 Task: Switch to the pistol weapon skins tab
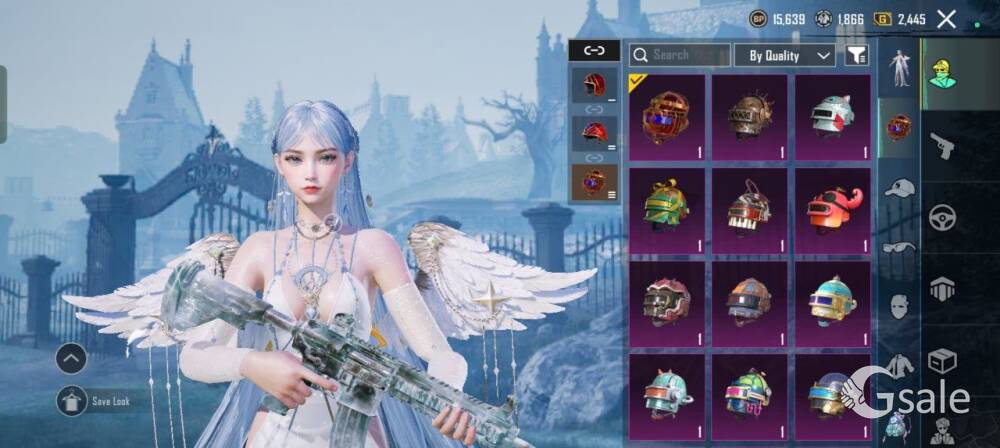[942, 146]
